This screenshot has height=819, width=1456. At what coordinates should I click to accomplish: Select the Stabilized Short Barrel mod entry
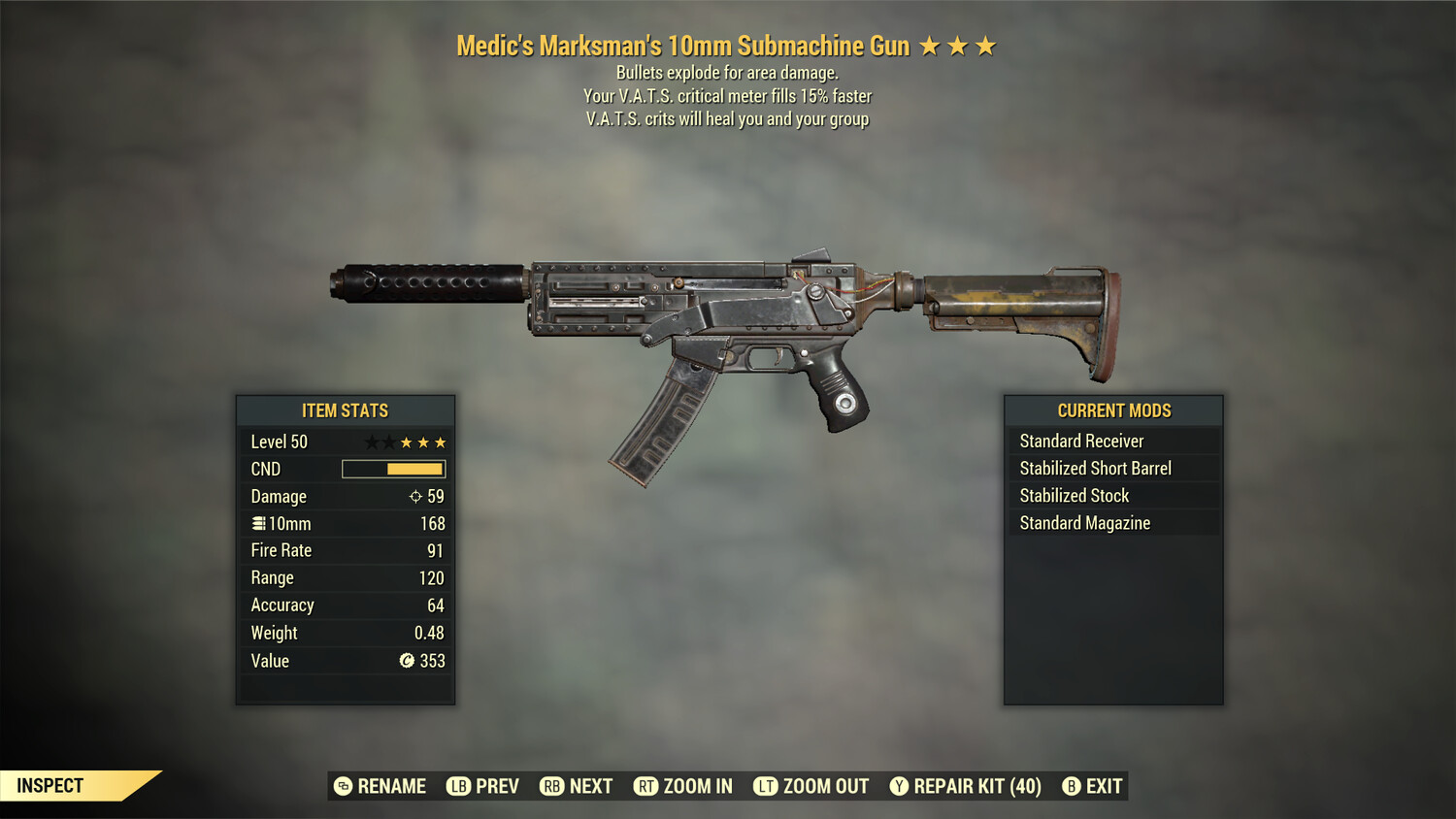[x=1095, y=468]
